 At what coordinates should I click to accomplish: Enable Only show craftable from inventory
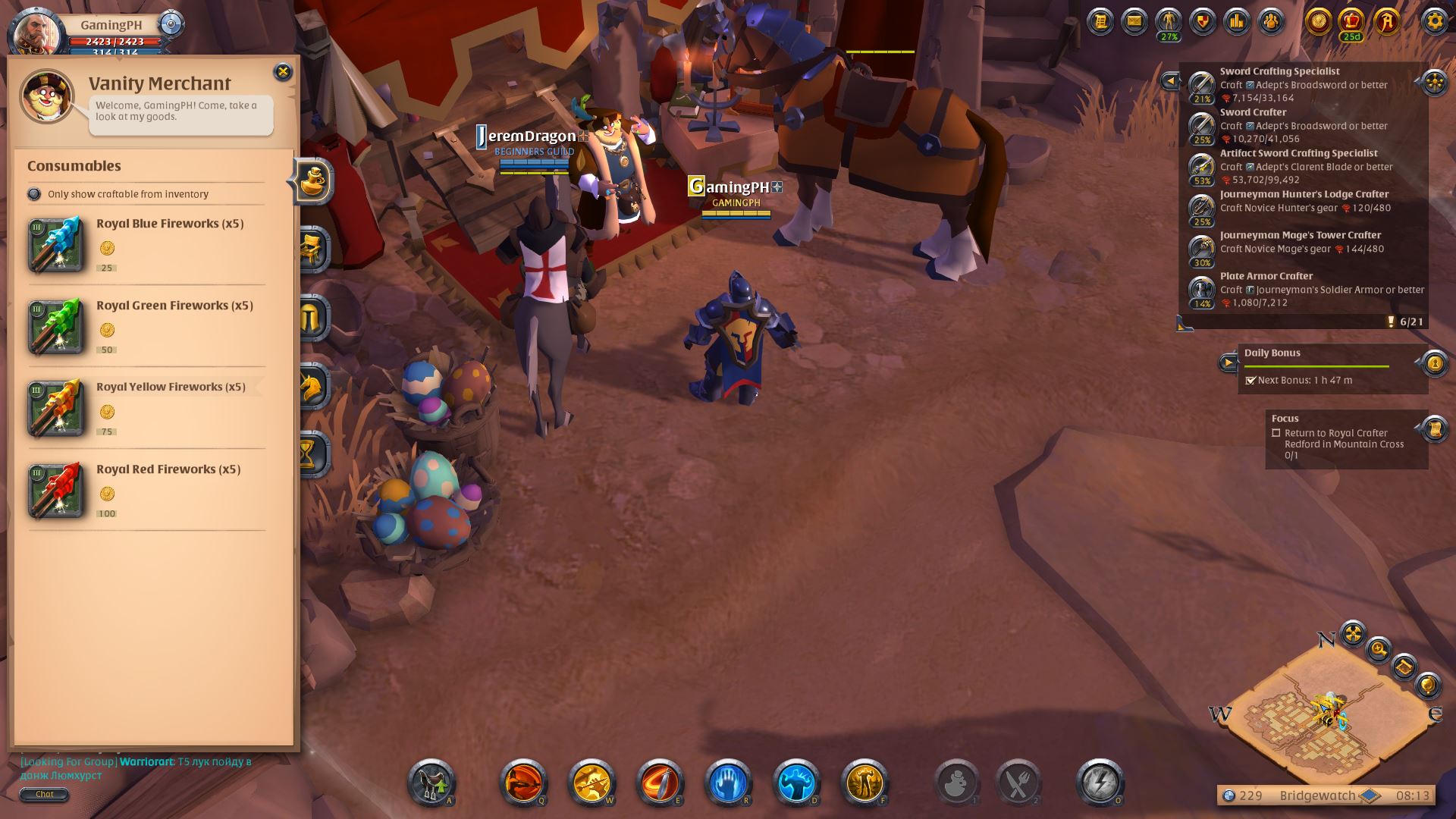[35, 194]
